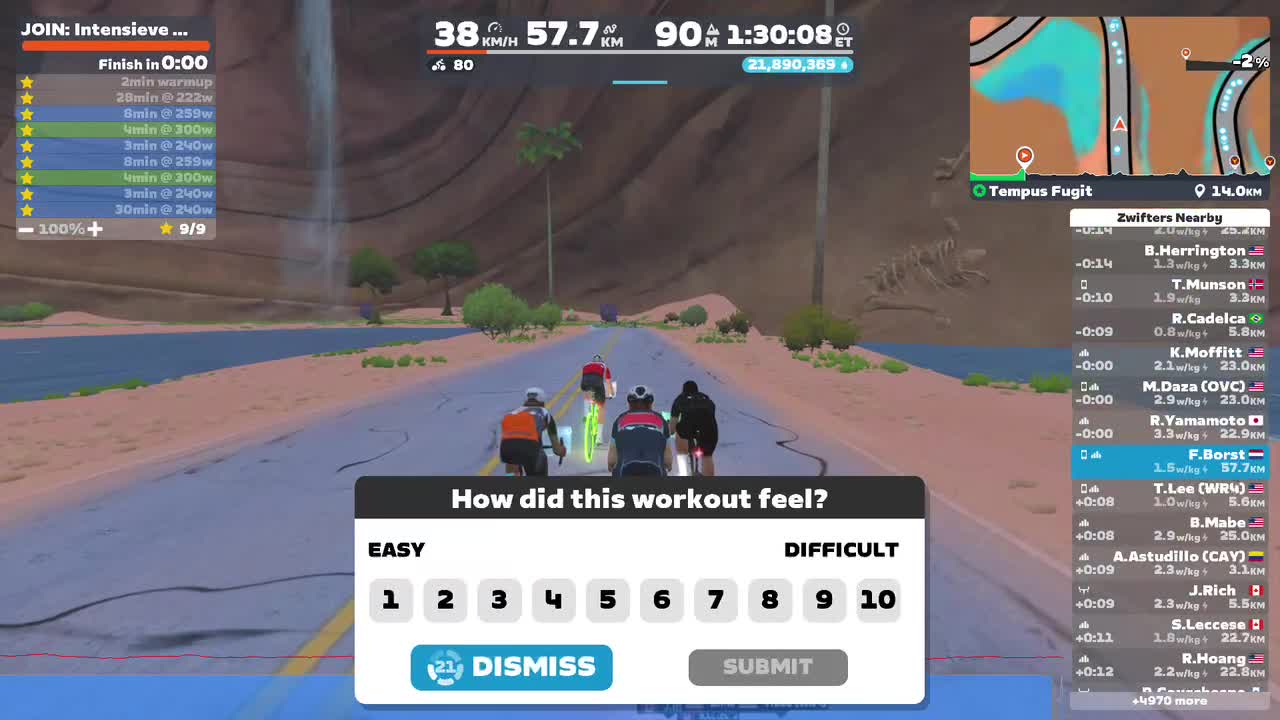Viewport: 1280px width, 720px height.
Task: Dismiss the workout feedback dialog
Action: (511, 667)
